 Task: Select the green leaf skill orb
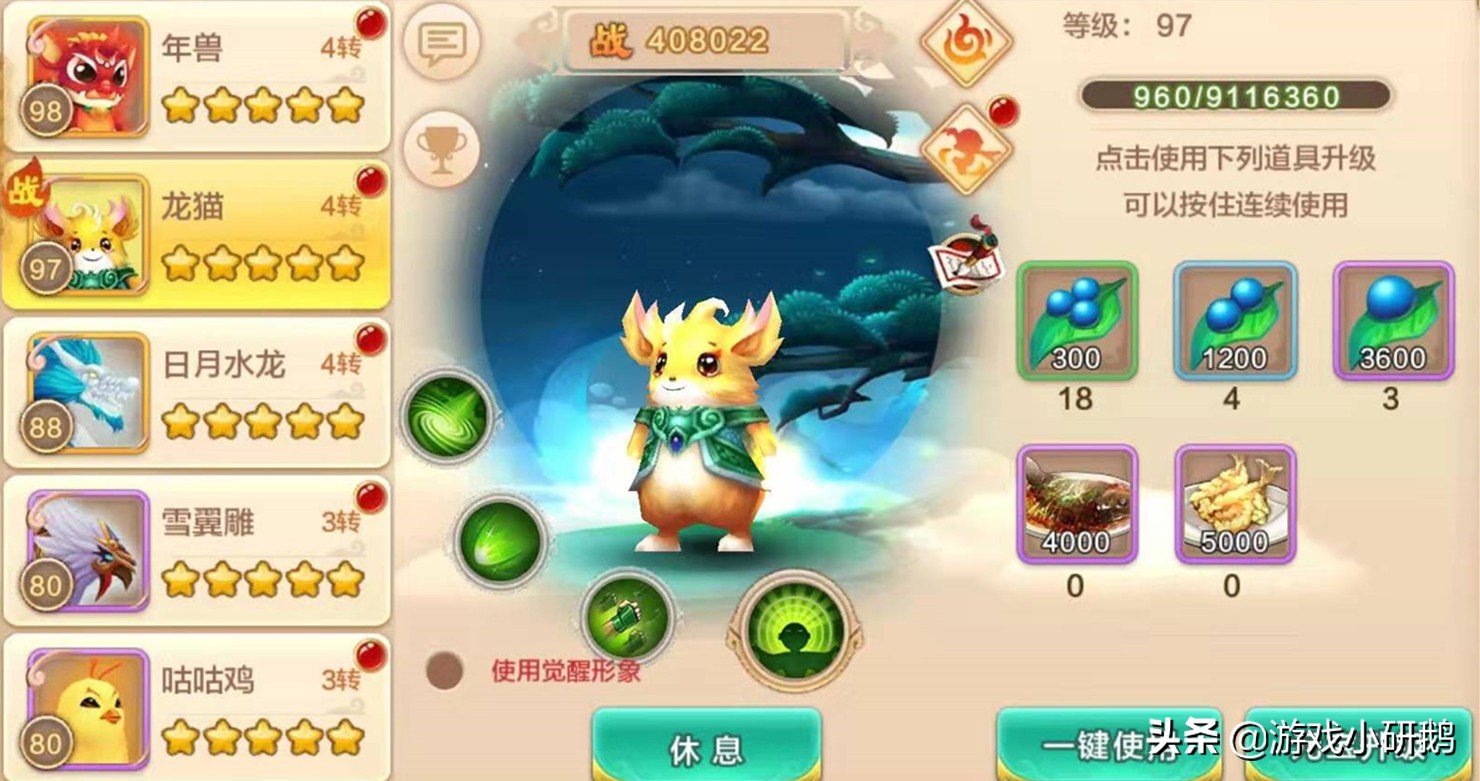501,541
